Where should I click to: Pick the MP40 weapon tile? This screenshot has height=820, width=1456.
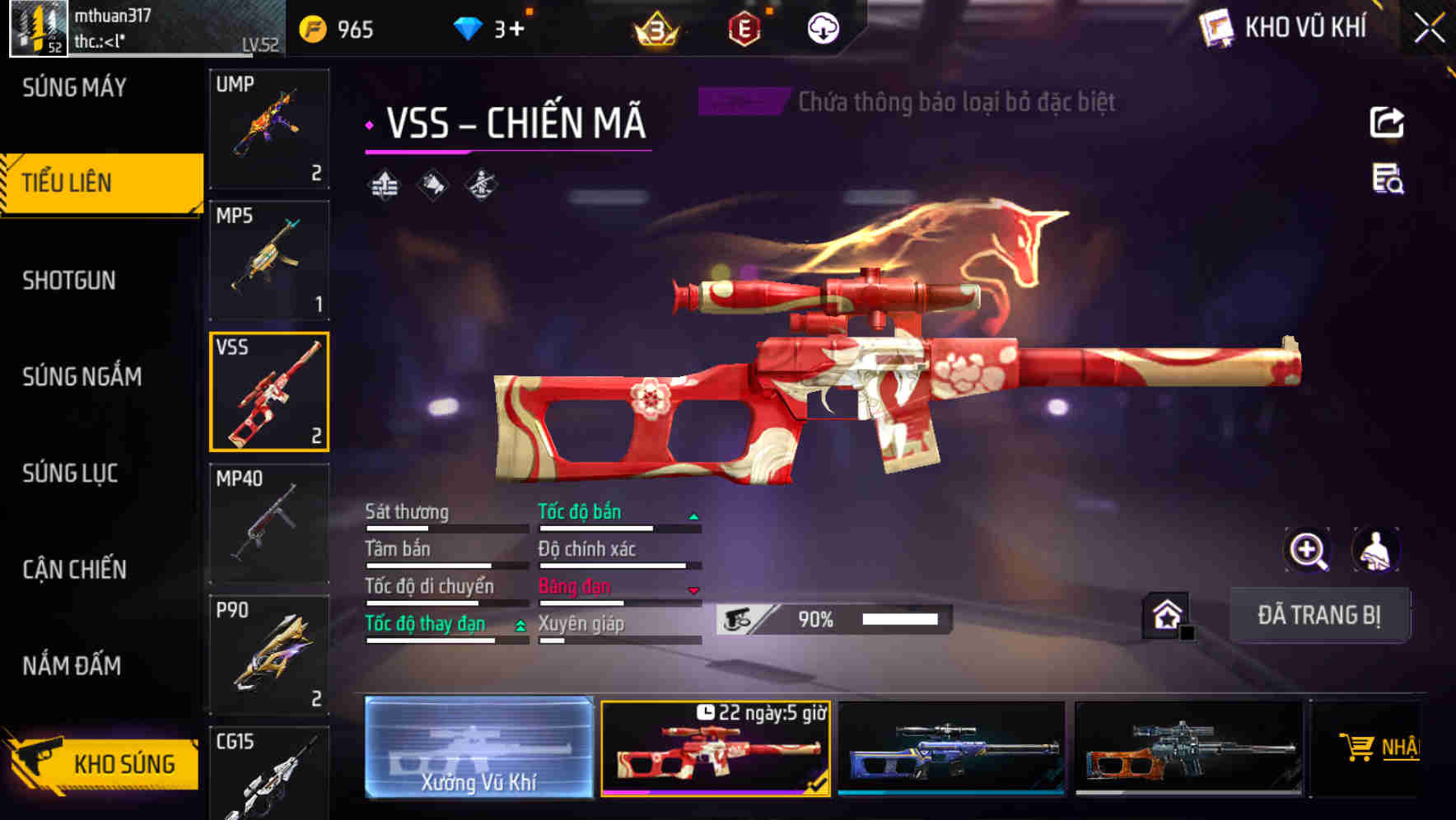pos(269,523)
